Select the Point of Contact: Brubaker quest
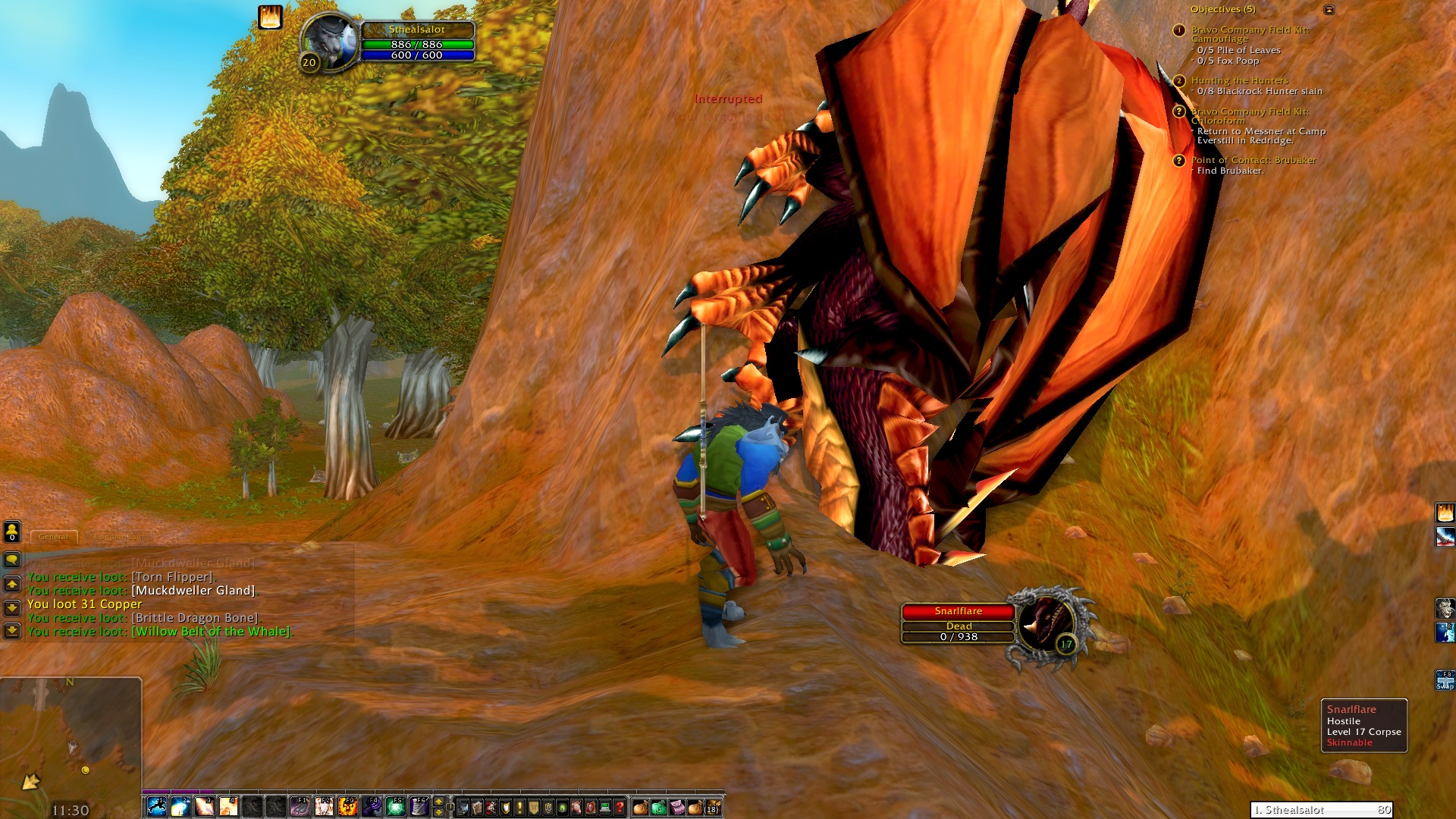This screenshot has height=819, width=1456. [x=1253, y=160]
